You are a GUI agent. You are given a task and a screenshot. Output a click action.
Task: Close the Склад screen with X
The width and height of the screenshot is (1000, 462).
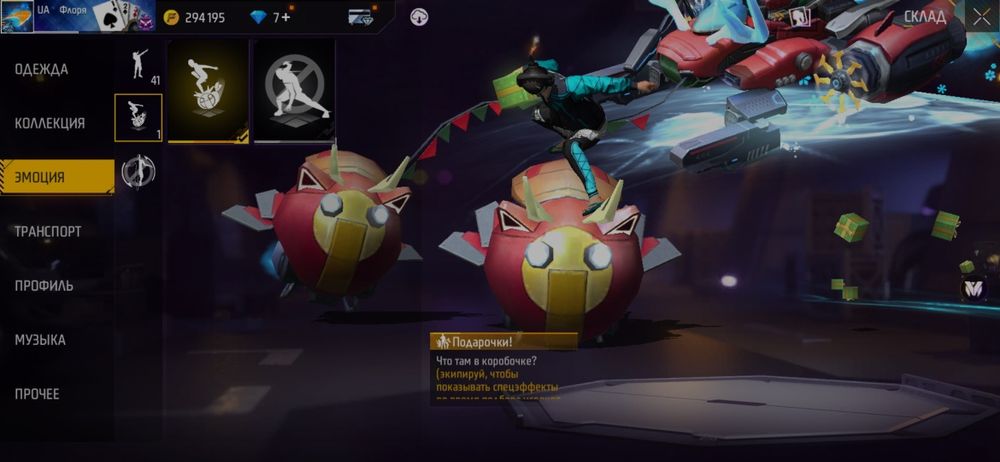pyautogui.click(x=979, y=16)
